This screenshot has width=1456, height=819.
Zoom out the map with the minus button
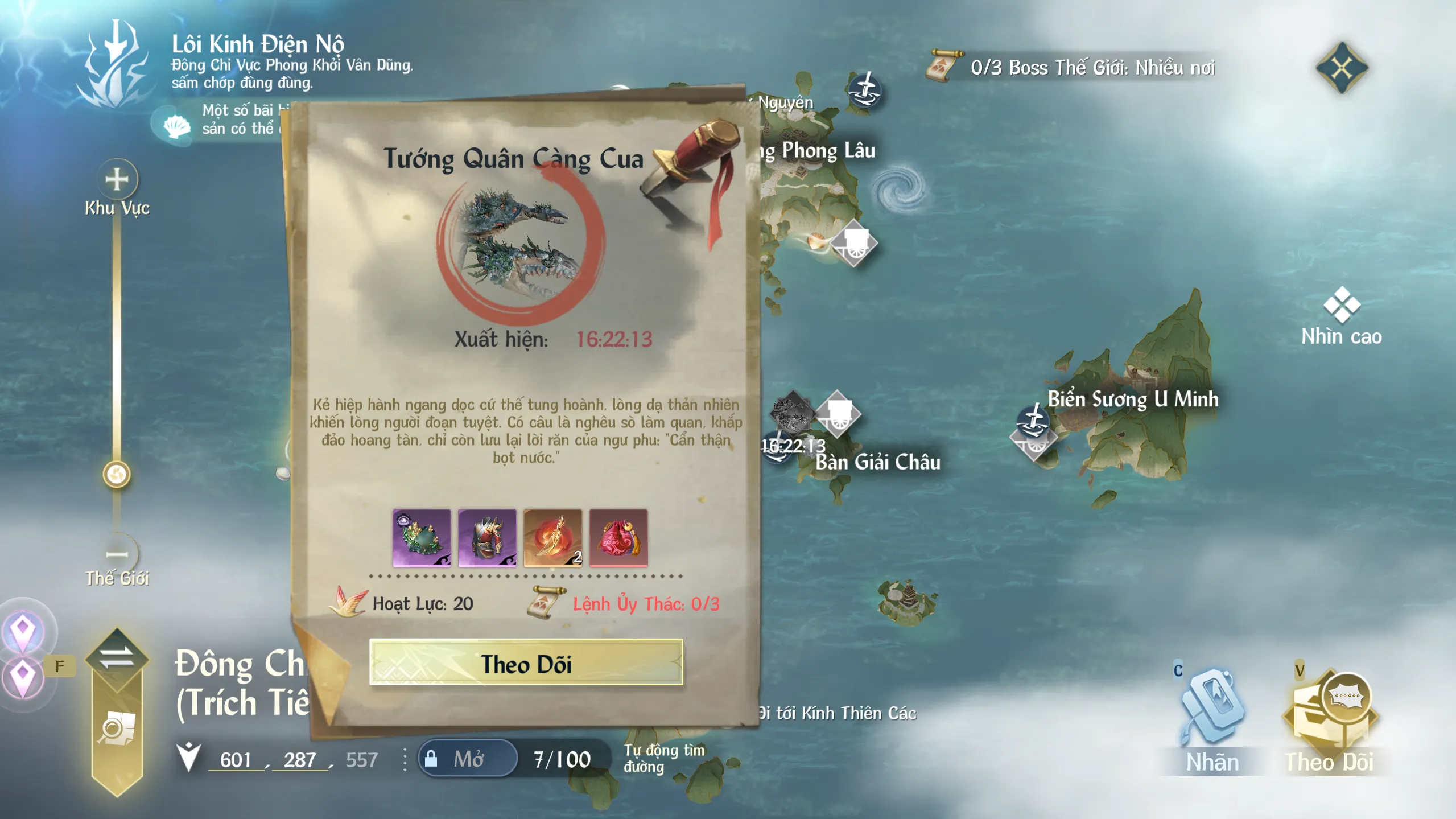pyautogui.click(x=117, y=554)
